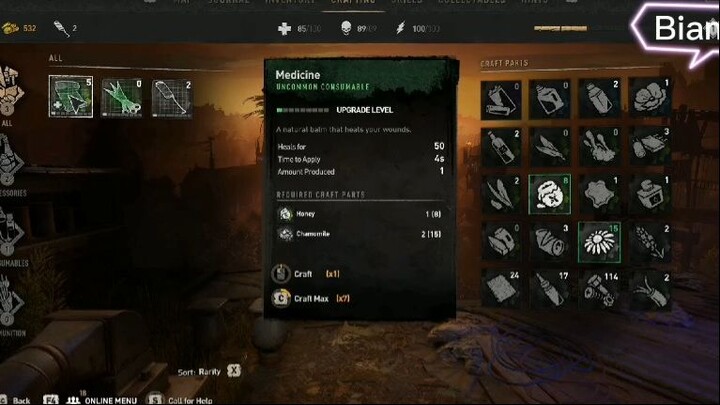This screenshot has width=720, height=405.
Task: Switch to the Skills tab
Action: point(405,2)
